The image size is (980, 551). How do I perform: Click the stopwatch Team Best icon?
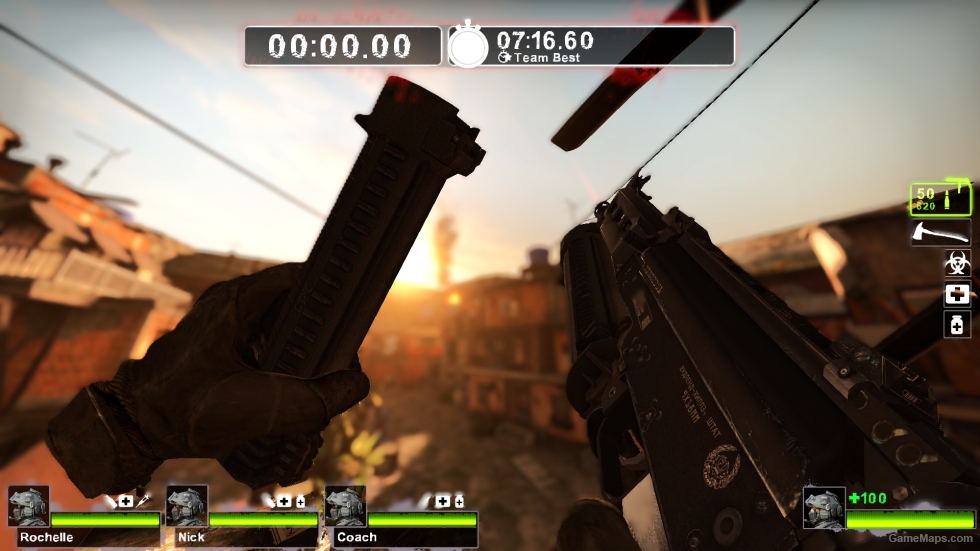point(468,46)
